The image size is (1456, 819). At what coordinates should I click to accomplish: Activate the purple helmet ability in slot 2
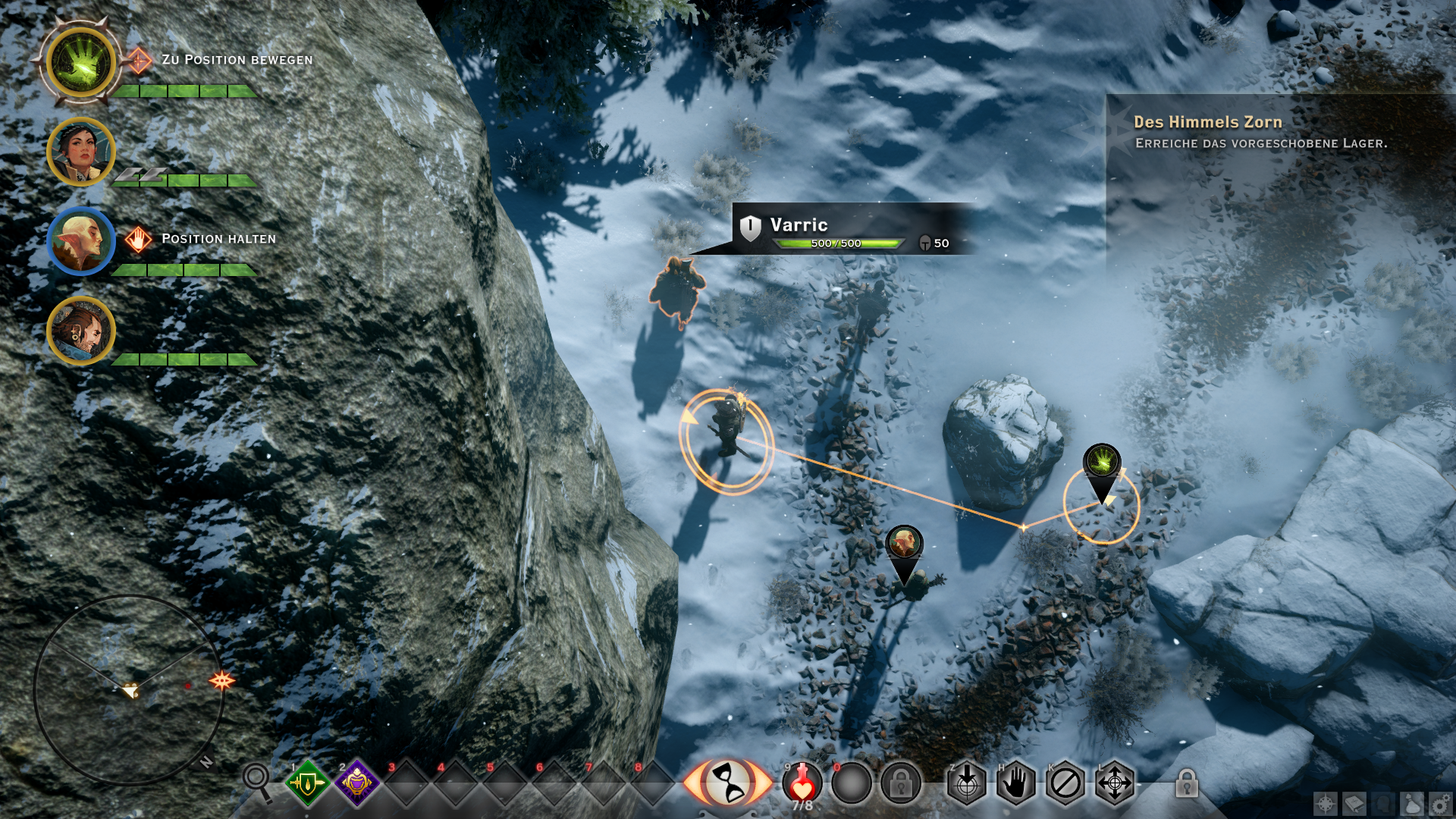(x=356, y=783)
